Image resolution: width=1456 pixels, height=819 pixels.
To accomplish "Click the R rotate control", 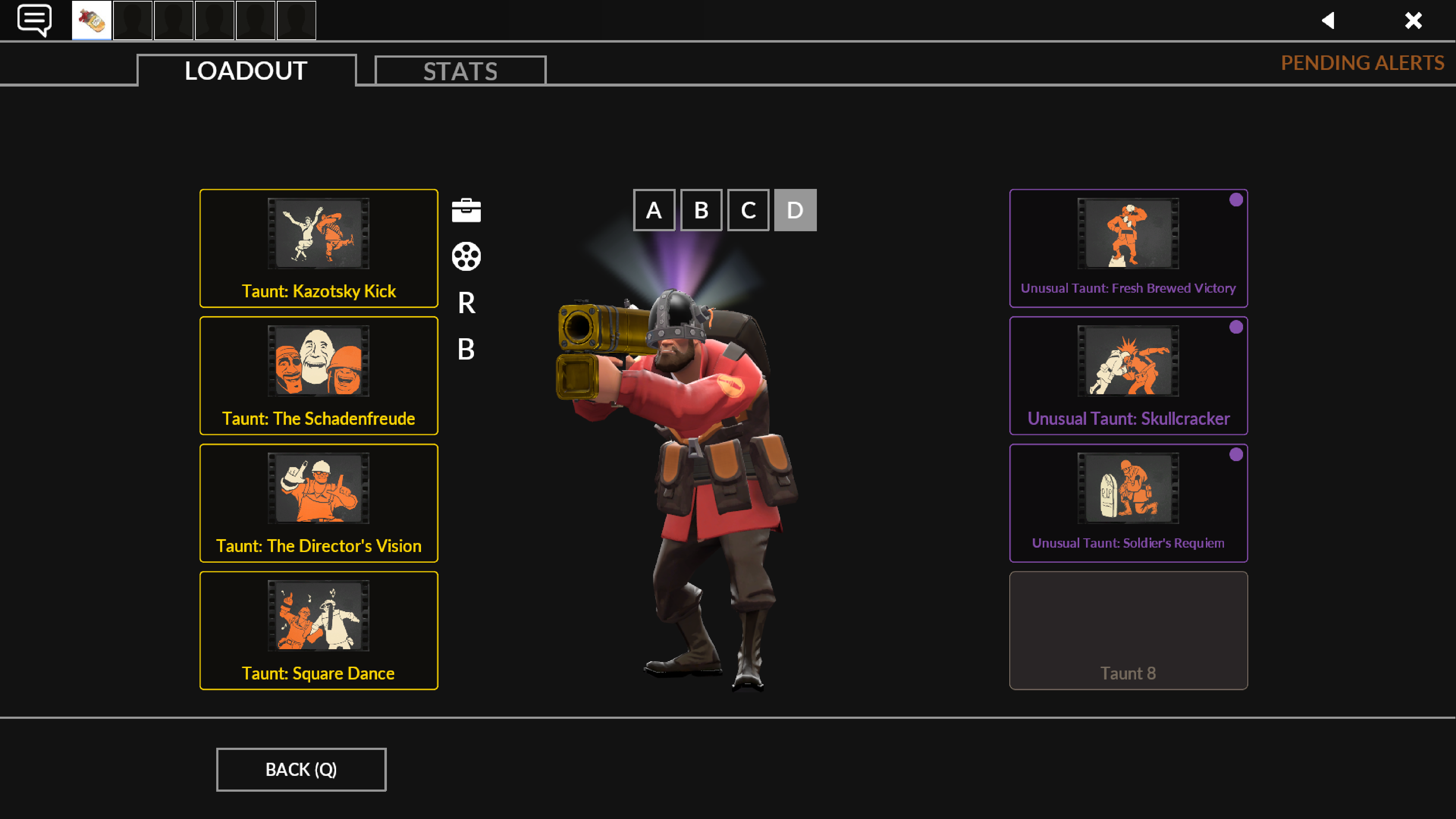I will tap(466, 304).
